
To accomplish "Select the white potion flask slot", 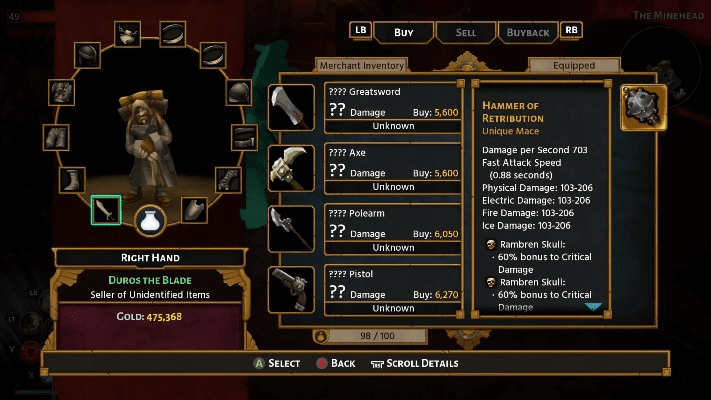I will [x=151, y=220].
